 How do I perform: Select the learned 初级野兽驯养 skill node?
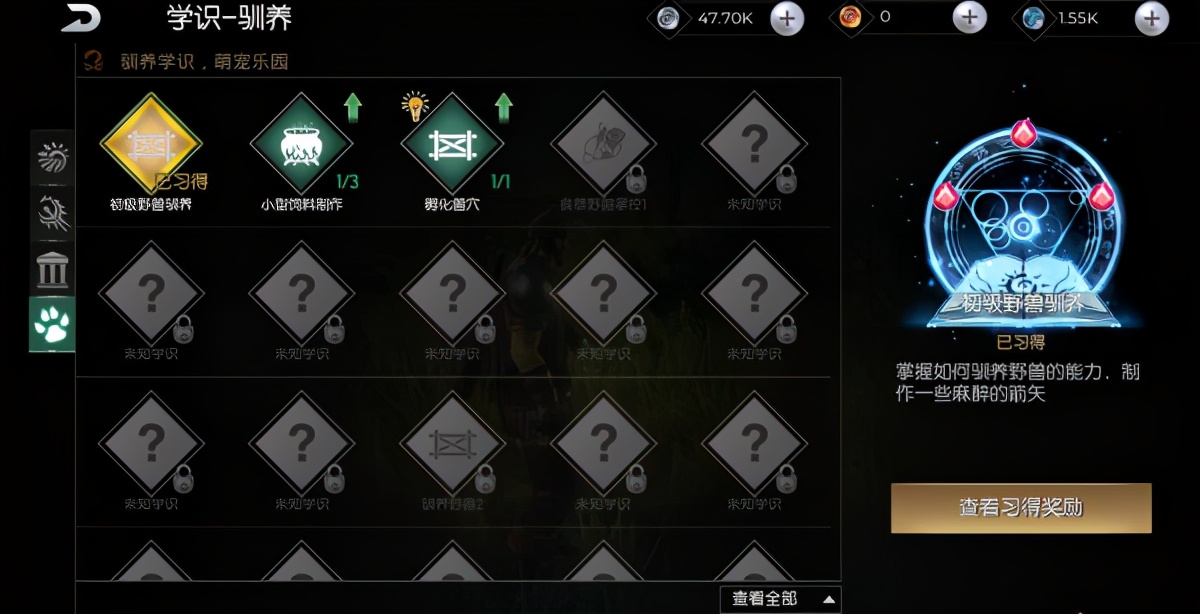point(151,144)
